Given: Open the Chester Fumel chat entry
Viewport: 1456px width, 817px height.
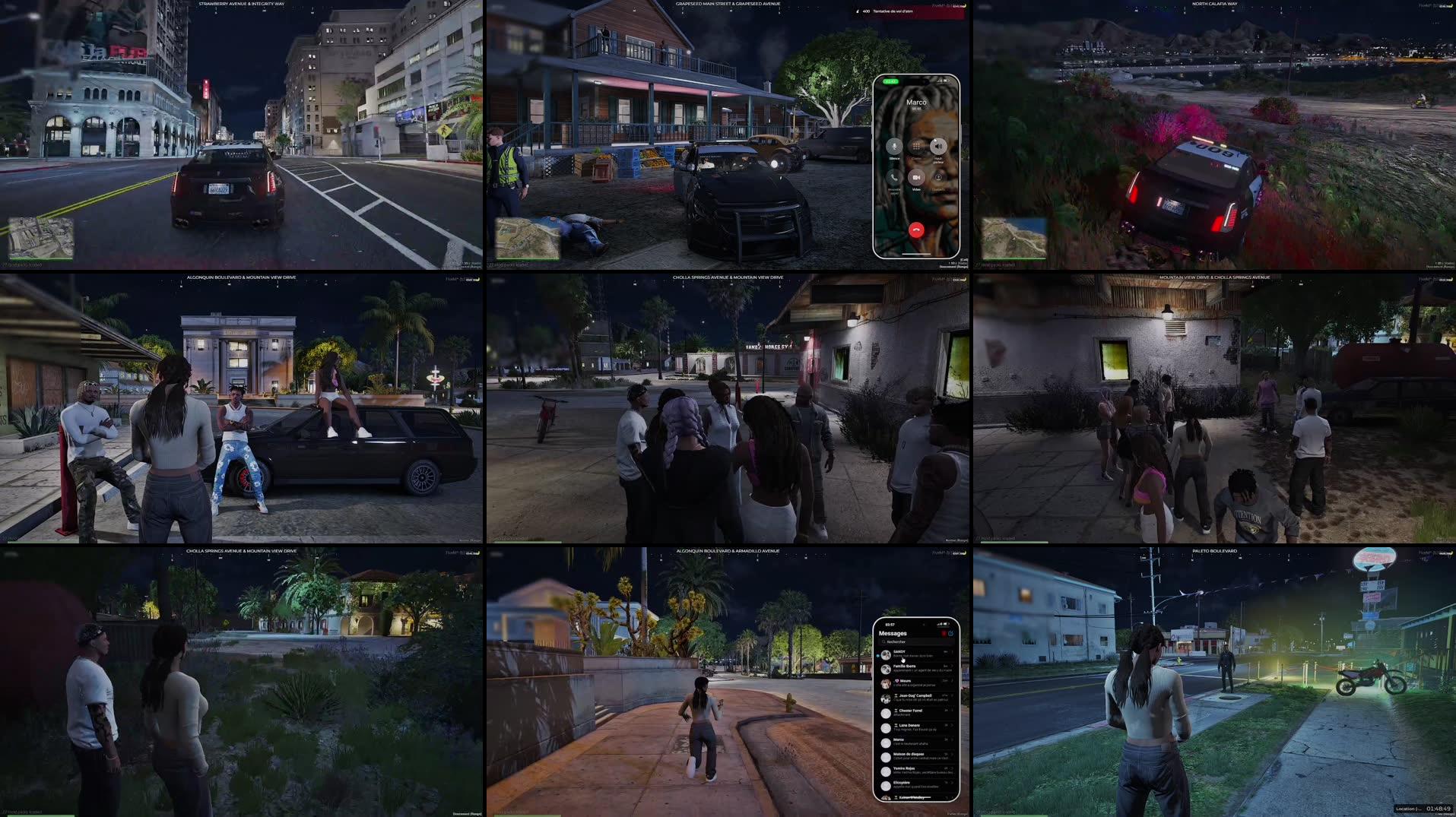Looking at the screenshot, I should tap(908, 711).
